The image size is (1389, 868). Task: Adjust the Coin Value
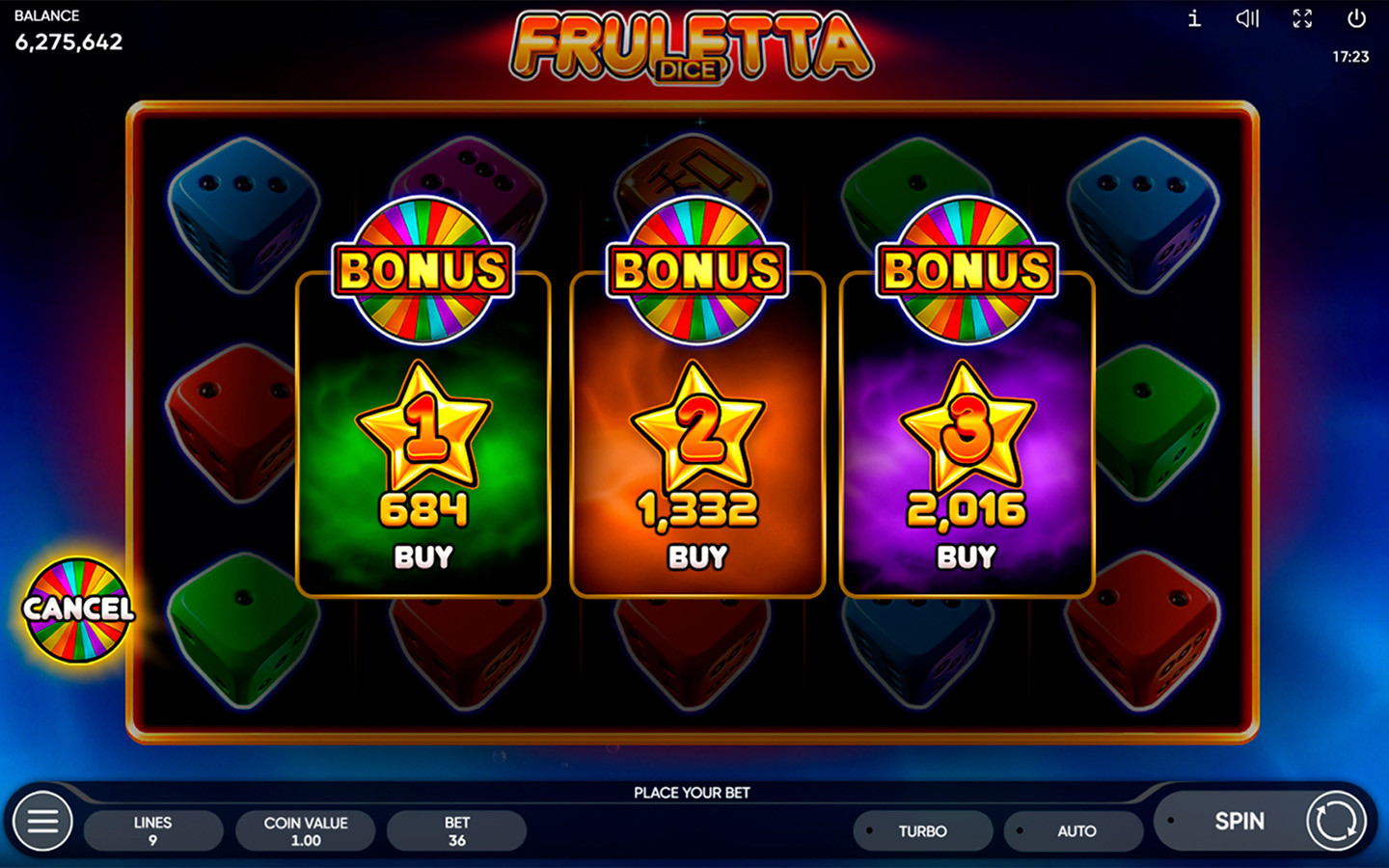pos(306,831)
